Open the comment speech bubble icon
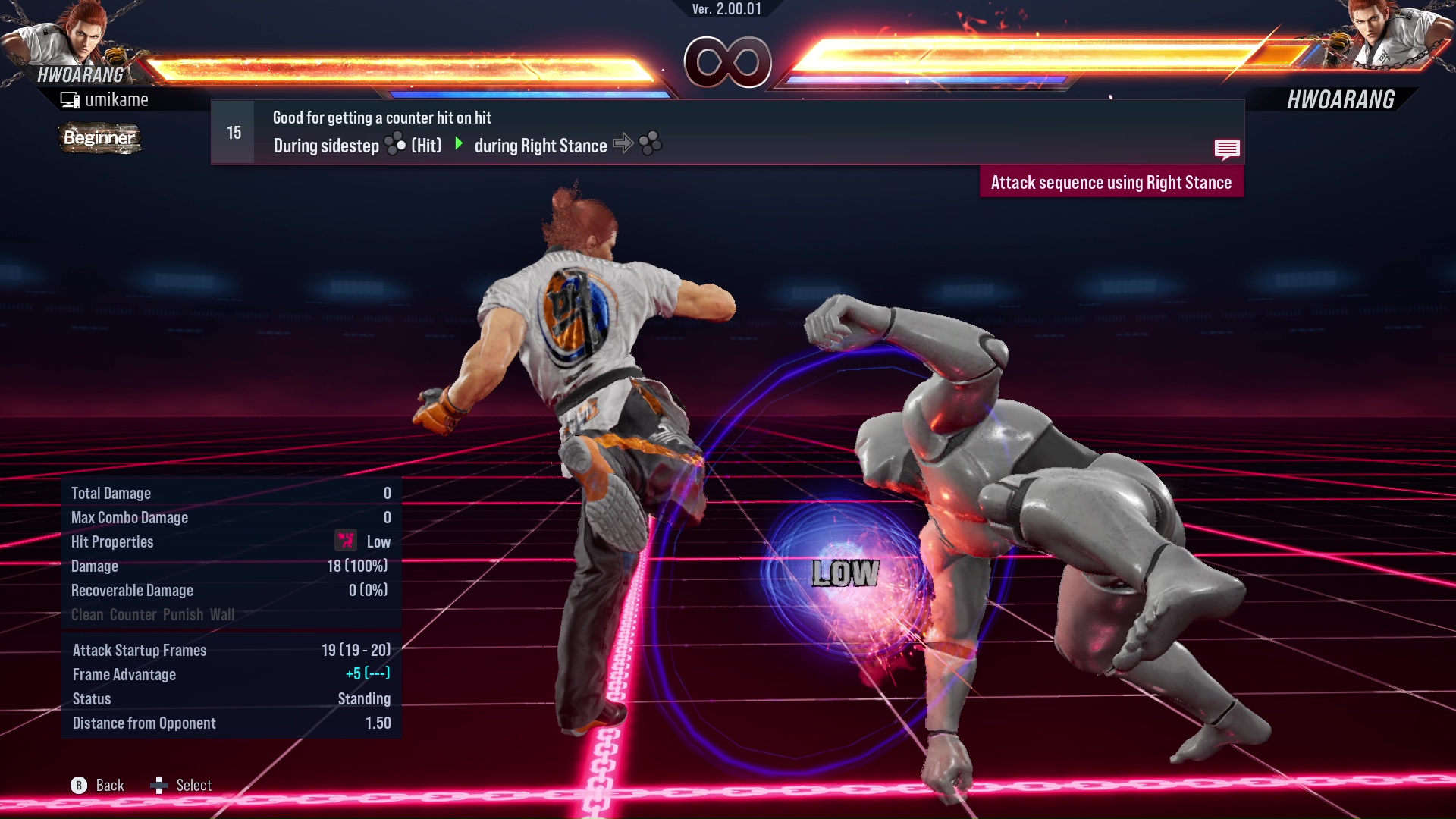Image resolution: width=1456 pixels, height=819 pixels. [1228, 149]
